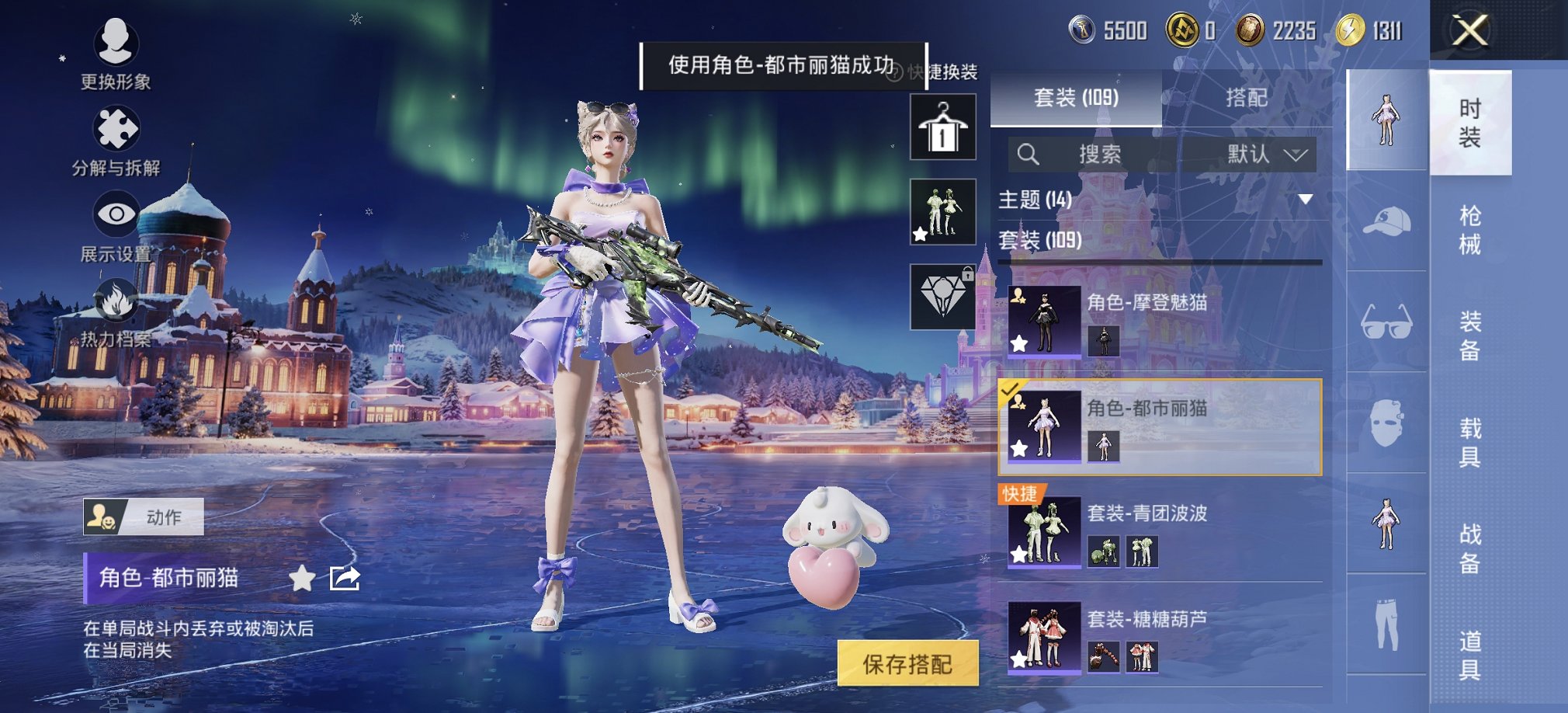Open the wardrobe hanger preset slot 1
The height and width of the screenshot is (713, 1568).
[942, 127]
